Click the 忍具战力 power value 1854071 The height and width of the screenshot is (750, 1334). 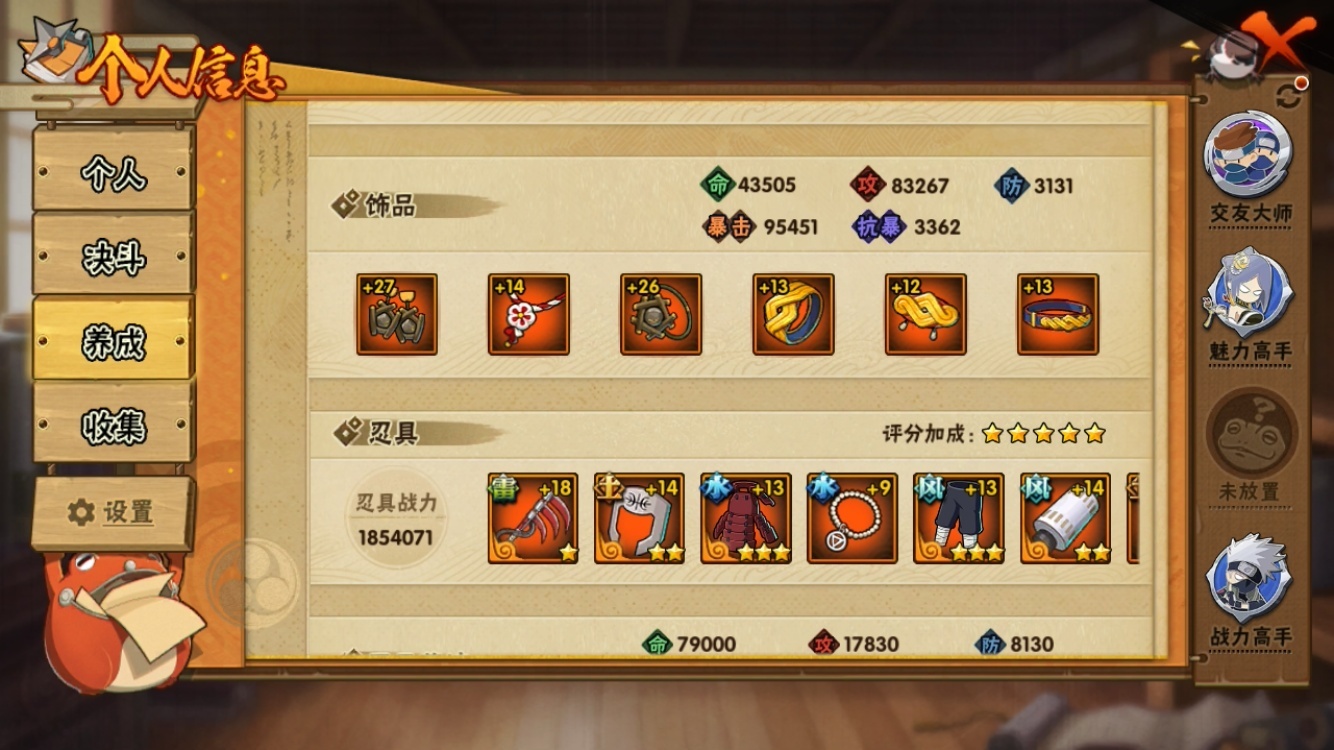396,540
